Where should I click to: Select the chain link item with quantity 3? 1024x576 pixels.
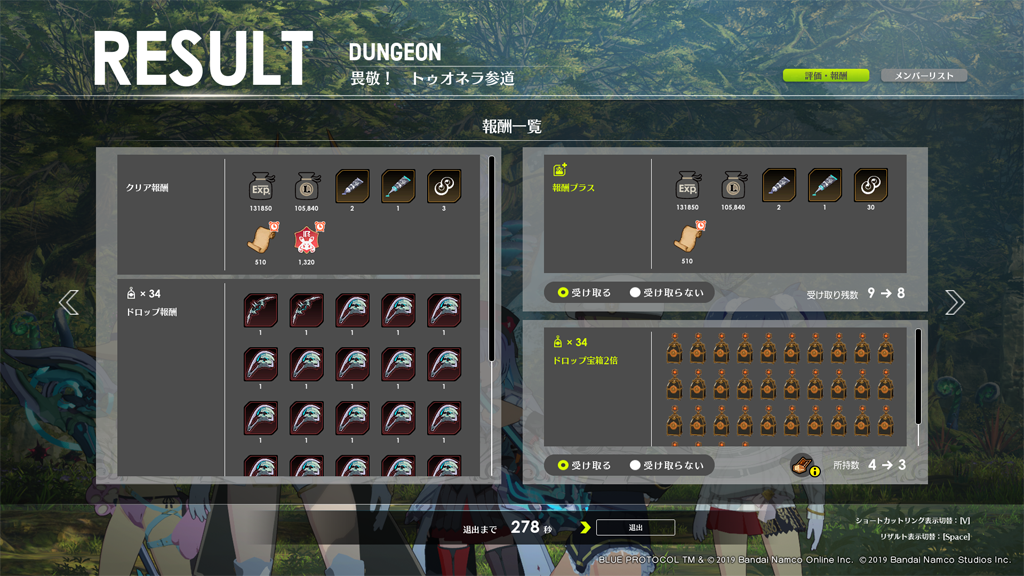(444, 187)
